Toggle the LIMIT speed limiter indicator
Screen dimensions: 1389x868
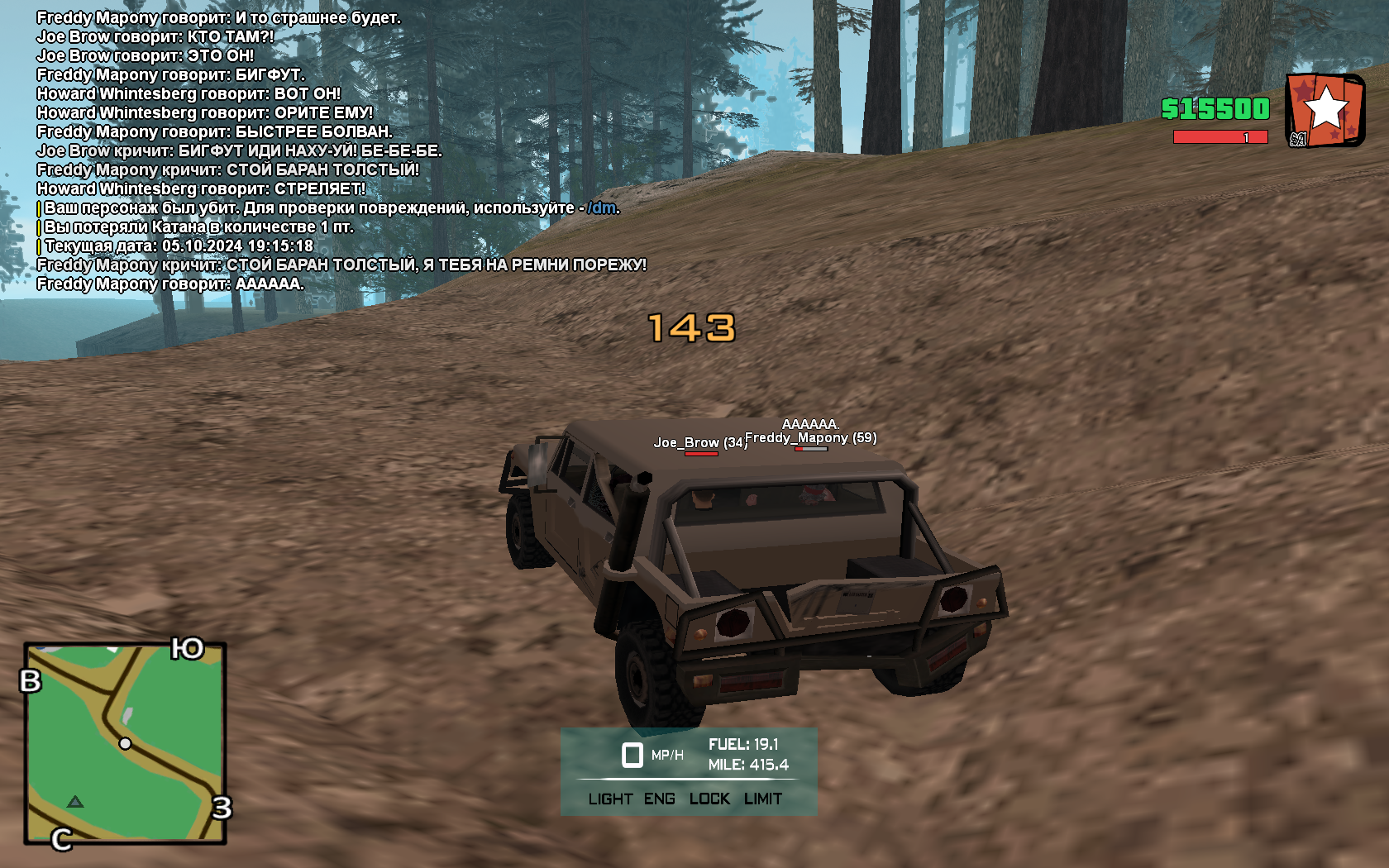click(762, 799)
